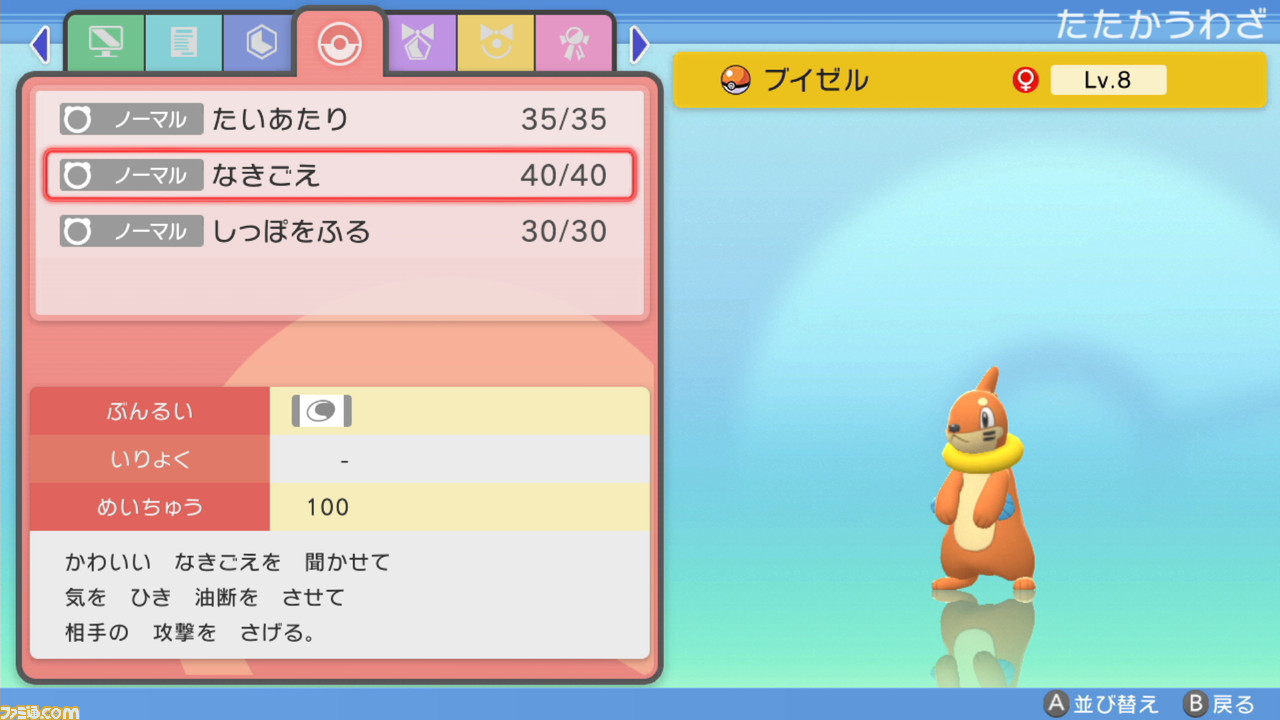This screenshot has width=1280, height=720.
Task: Click the ノーマル type badge on たいあたり
Action: point(131,119)
